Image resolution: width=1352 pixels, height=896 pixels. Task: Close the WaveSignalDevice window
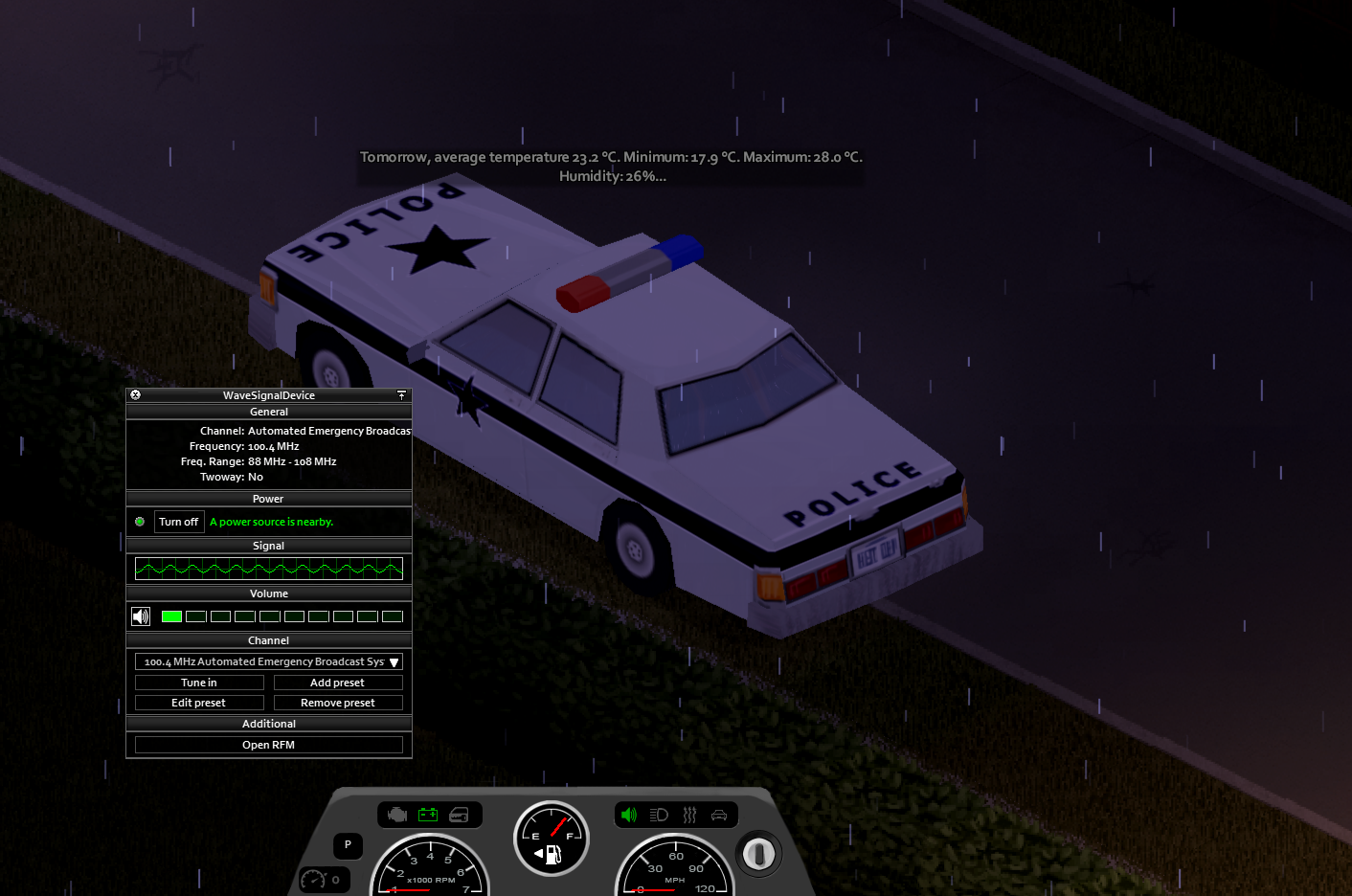pyautogui.click(x=135, y=394)
